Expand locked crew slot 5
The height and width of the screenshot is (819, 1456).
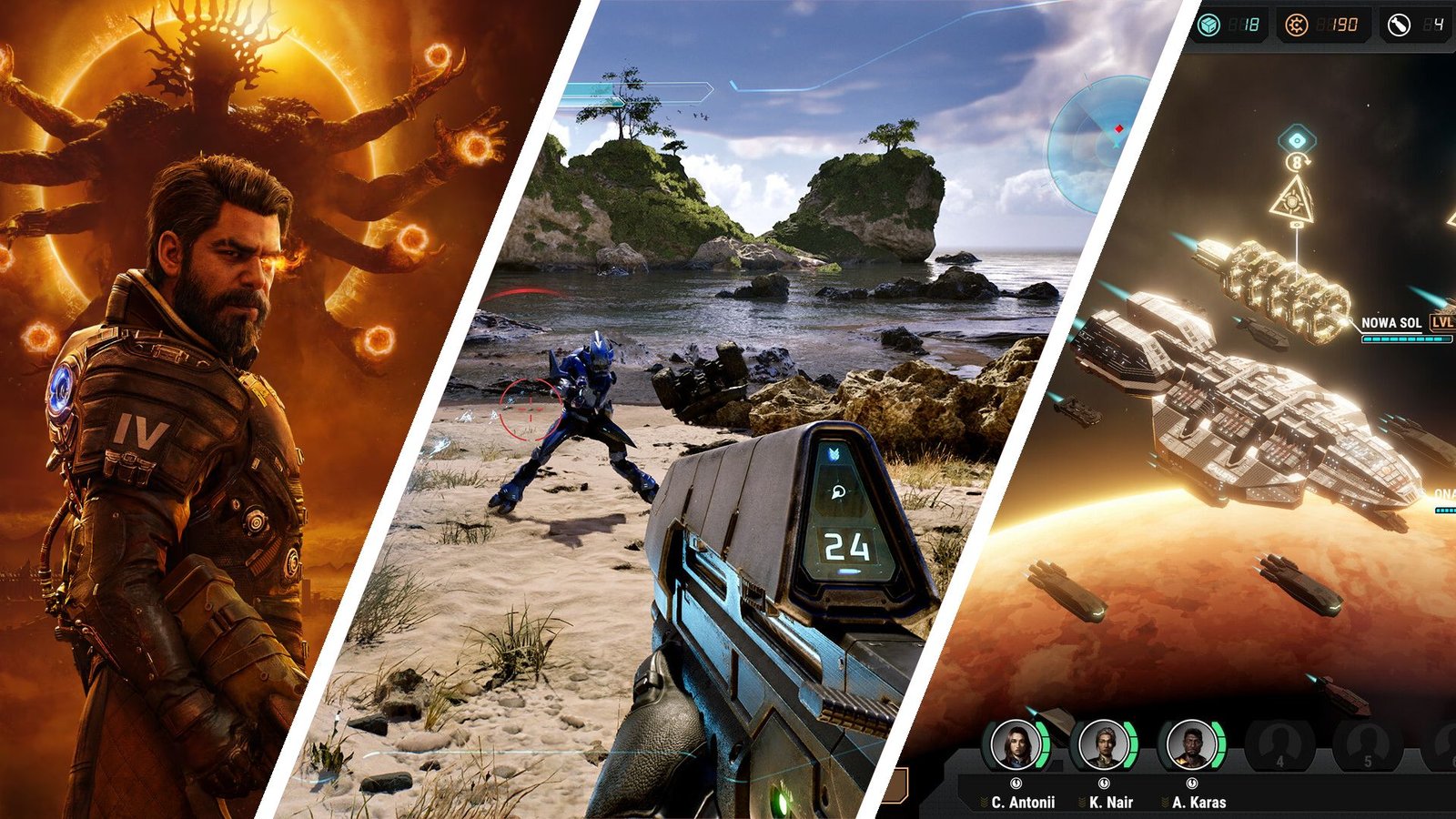1366,743
